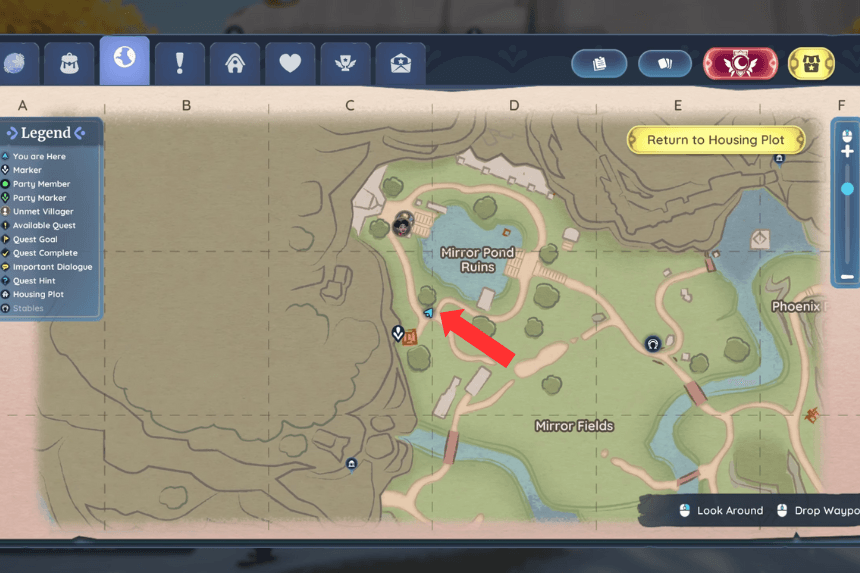This screenshot has width=860, height=573.
Task: Zoom out the map with minus
Action: (847, 276)
